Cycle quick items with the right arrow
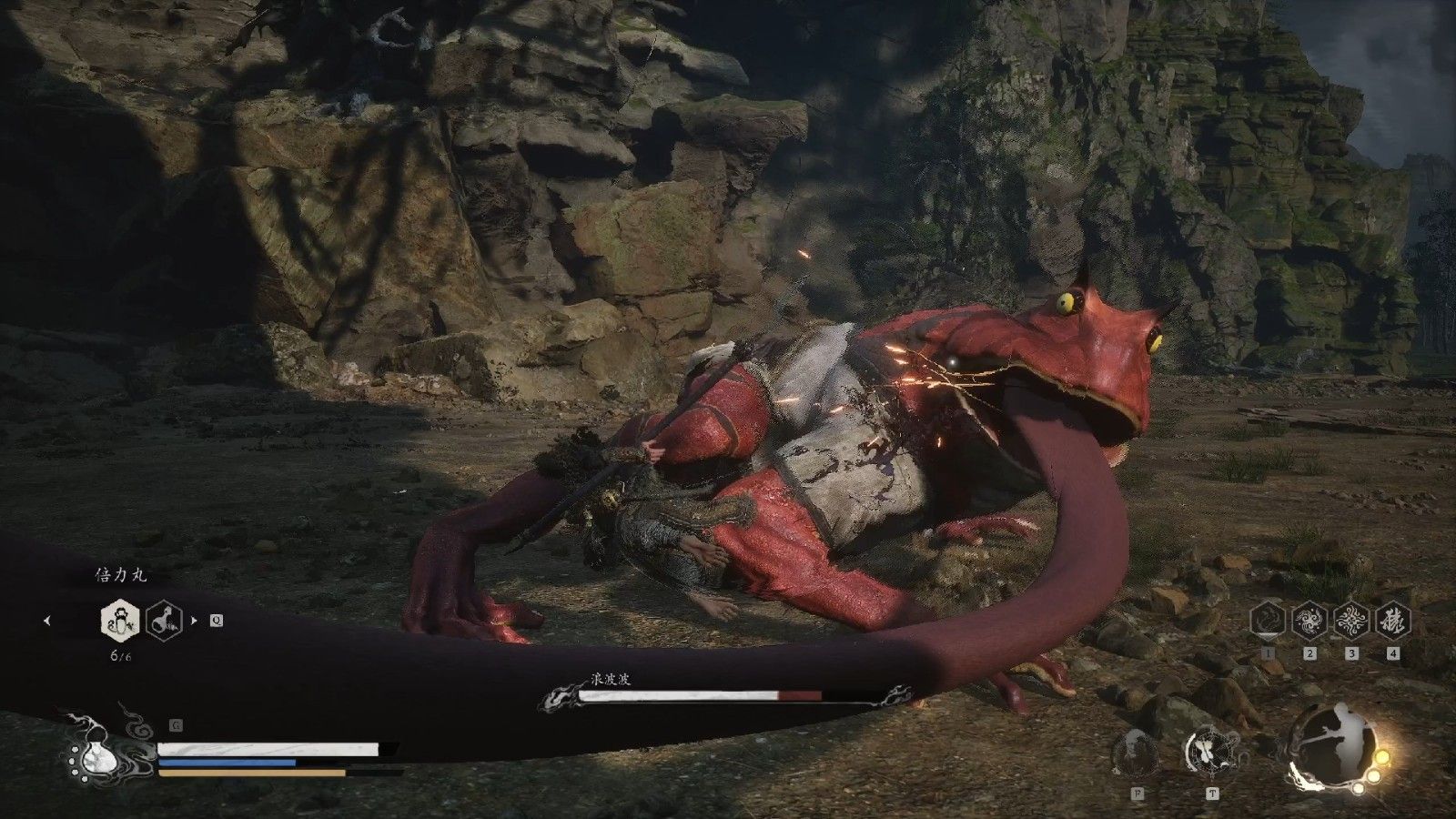This screenshot has width=1456, height=819. point(194,622)
